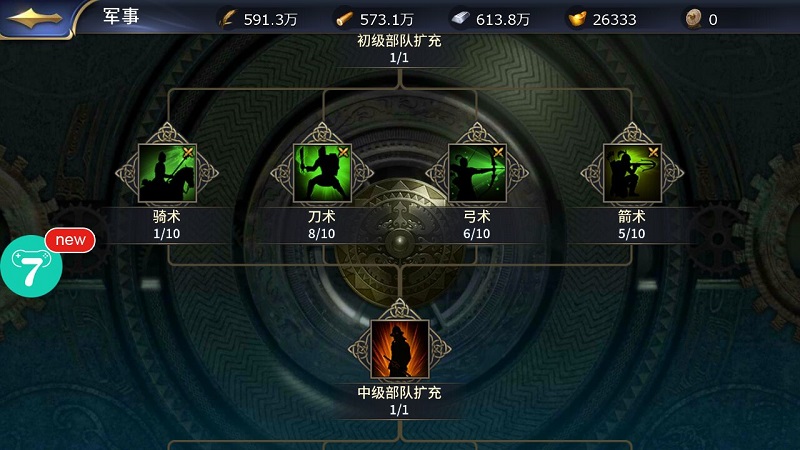
Task: Select the 箭术 crossbow skill node
Action: click(x=631, y=173)
